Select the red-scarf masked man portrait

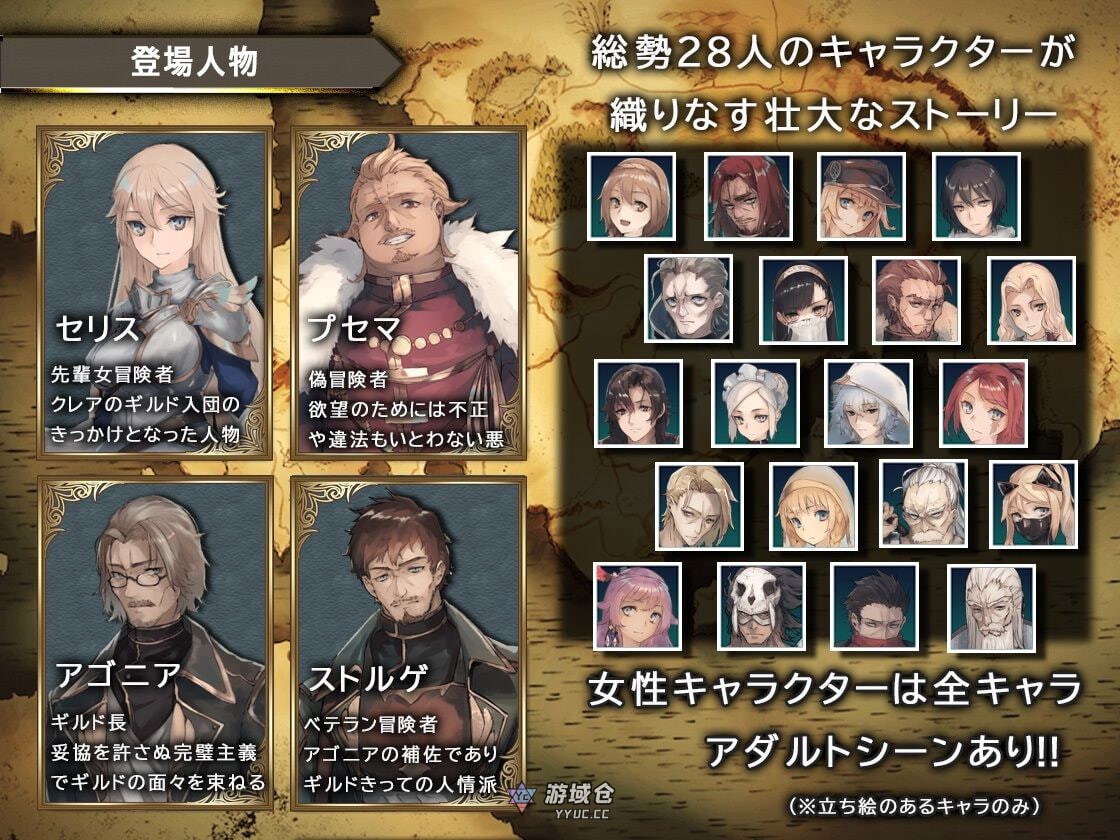(874, 607)
